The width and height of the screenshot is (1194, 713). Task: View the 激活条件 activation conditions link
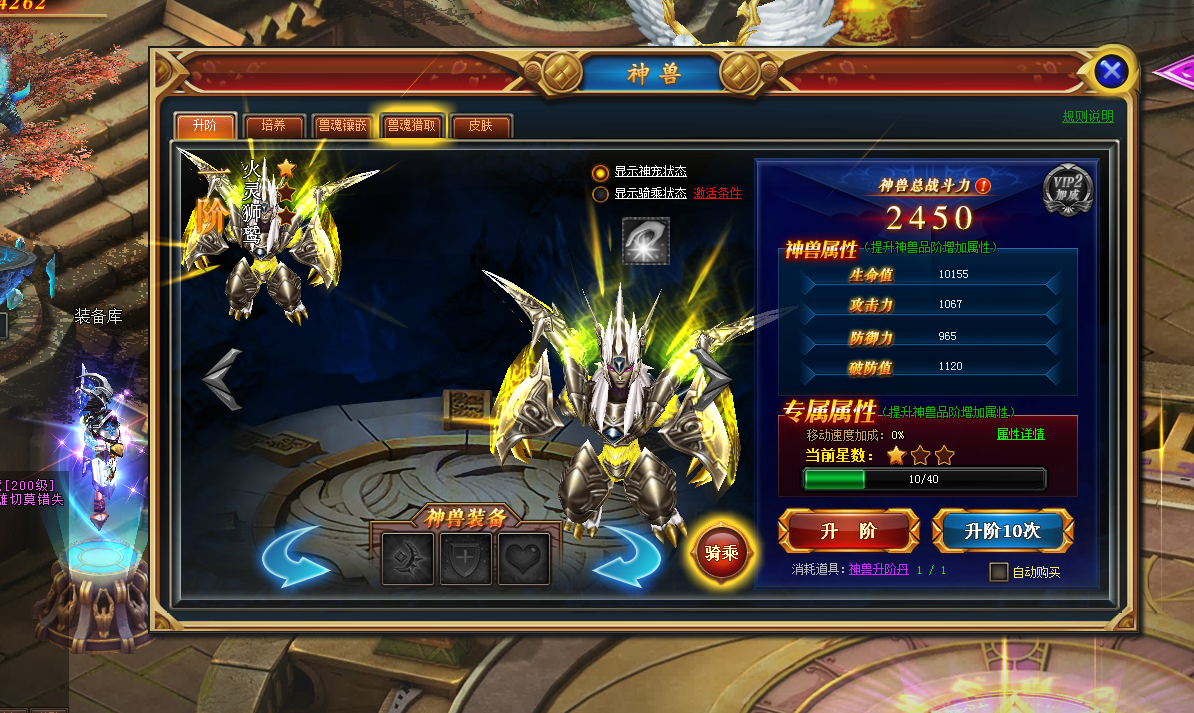coord(717,194)
